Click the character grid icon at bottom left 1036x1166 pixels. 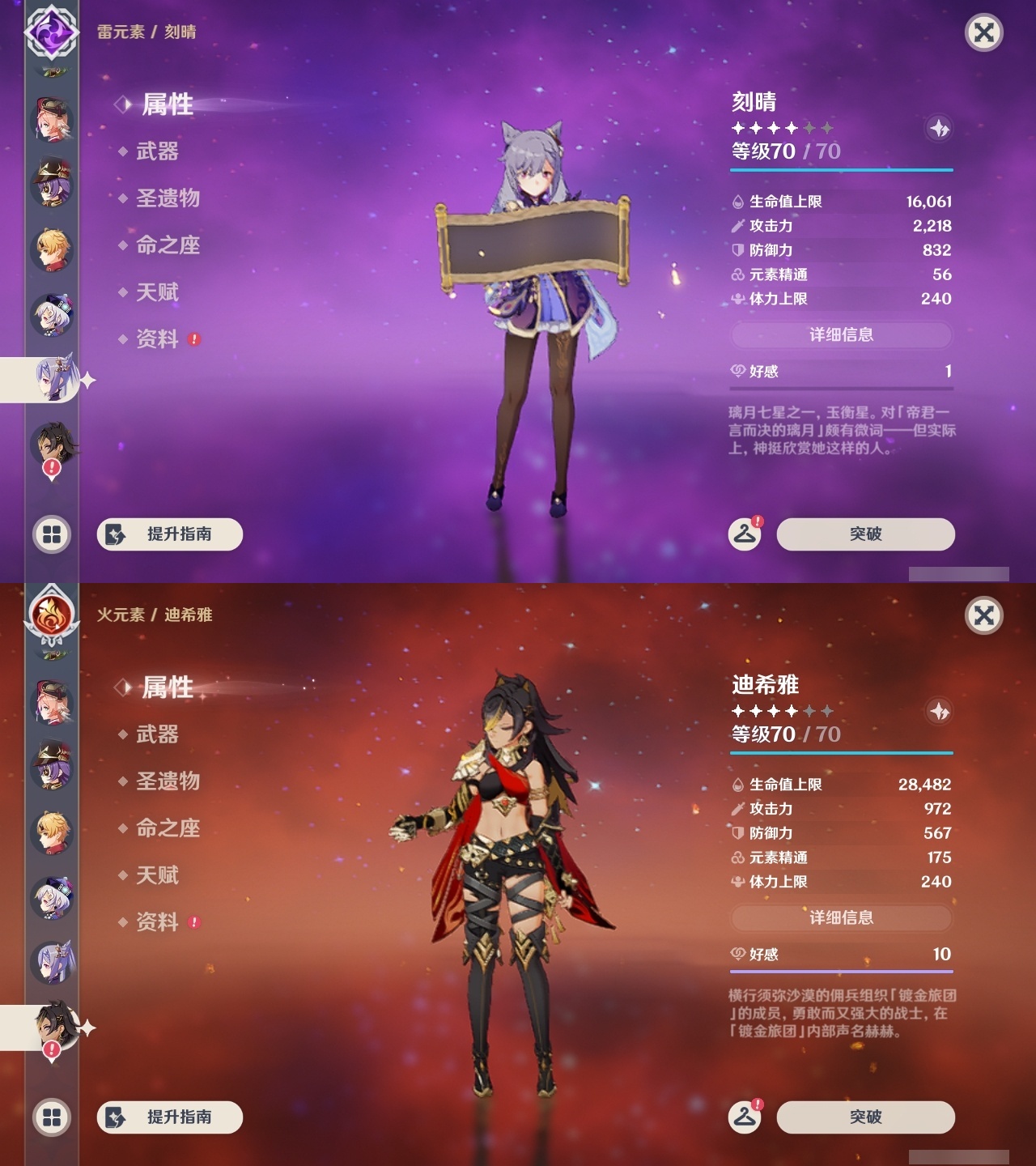click(51, 534)
